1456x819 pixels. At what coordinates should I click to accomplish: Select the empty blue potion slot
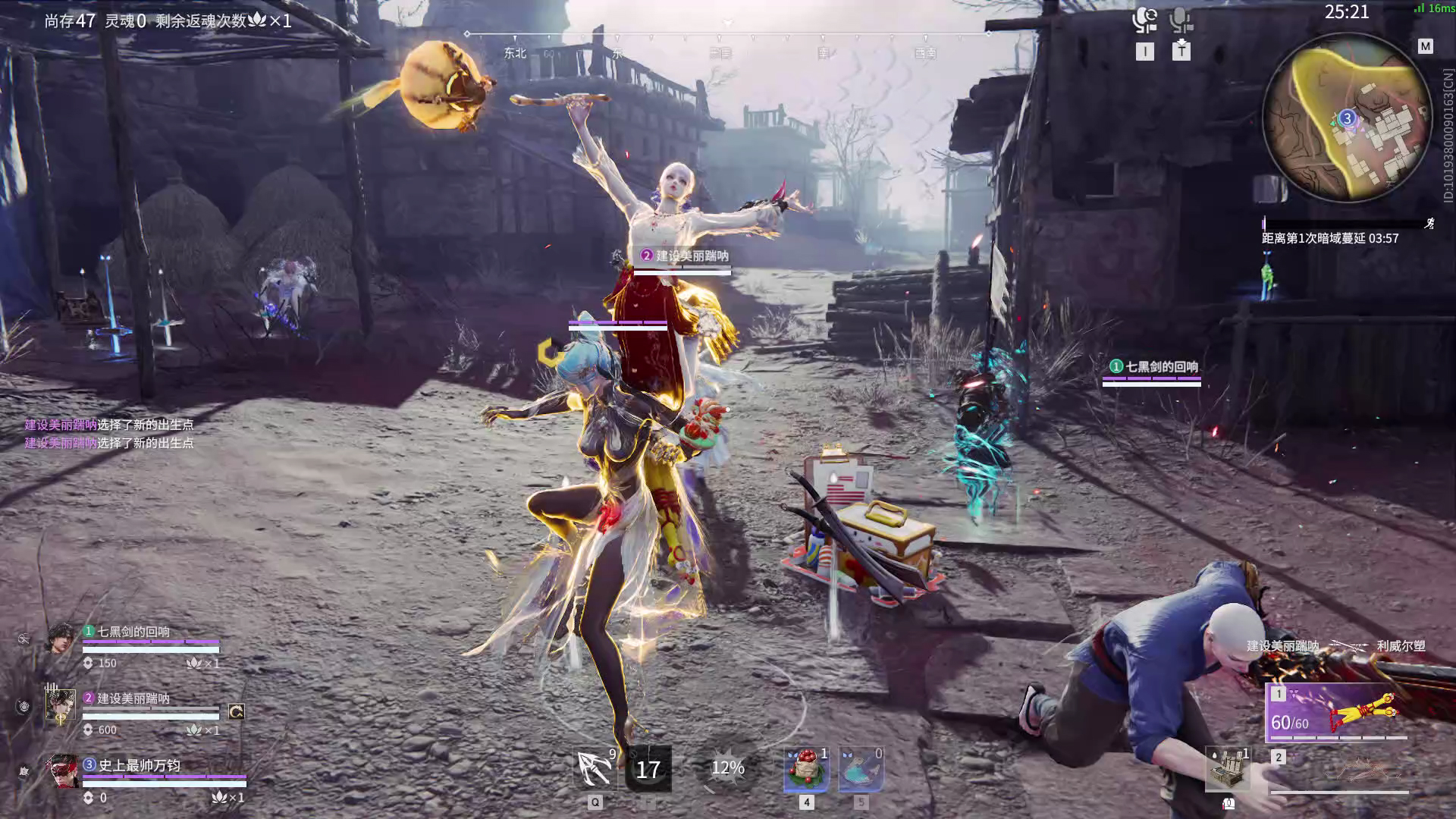861,769
